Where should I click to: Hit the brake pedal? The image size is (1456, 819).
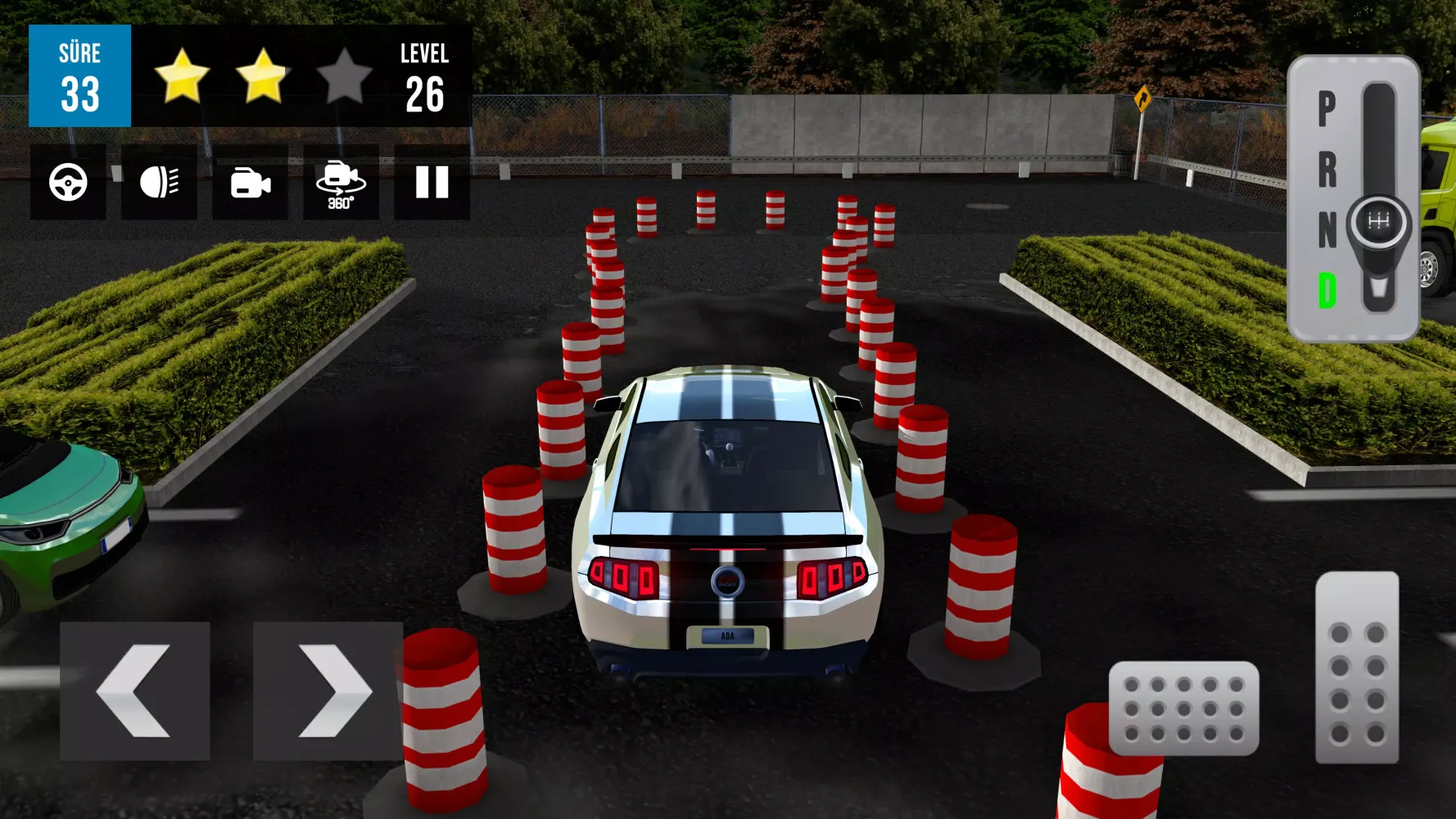pos(1183,708)
